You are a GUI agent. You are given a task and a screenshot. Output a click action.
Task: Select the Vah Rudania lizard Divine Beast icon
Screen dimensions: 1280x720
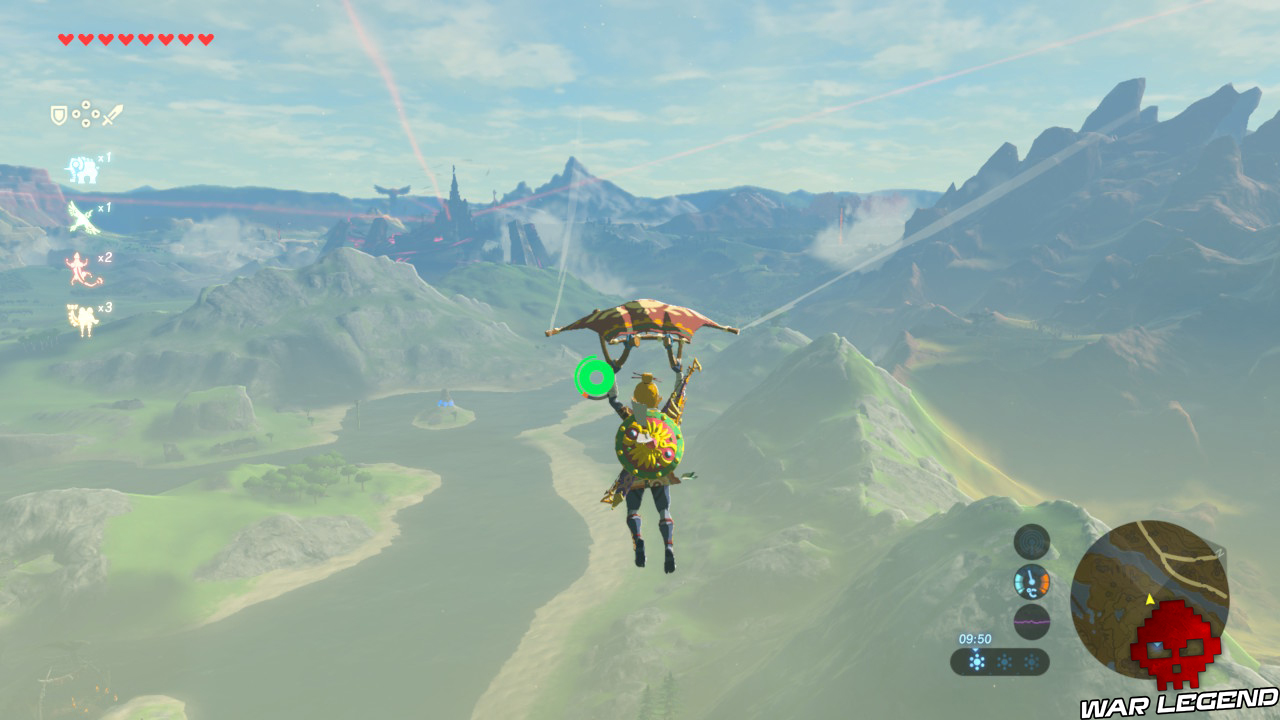pos(79,267)
